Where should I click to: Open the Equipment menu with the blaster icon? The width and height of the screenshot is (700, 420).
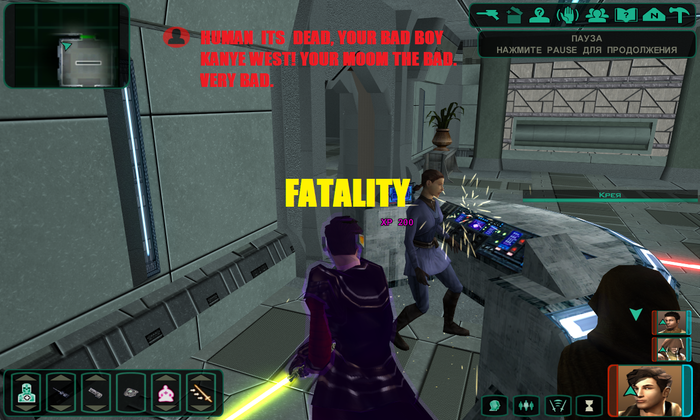pyautogui.click(x=488, y=15)
